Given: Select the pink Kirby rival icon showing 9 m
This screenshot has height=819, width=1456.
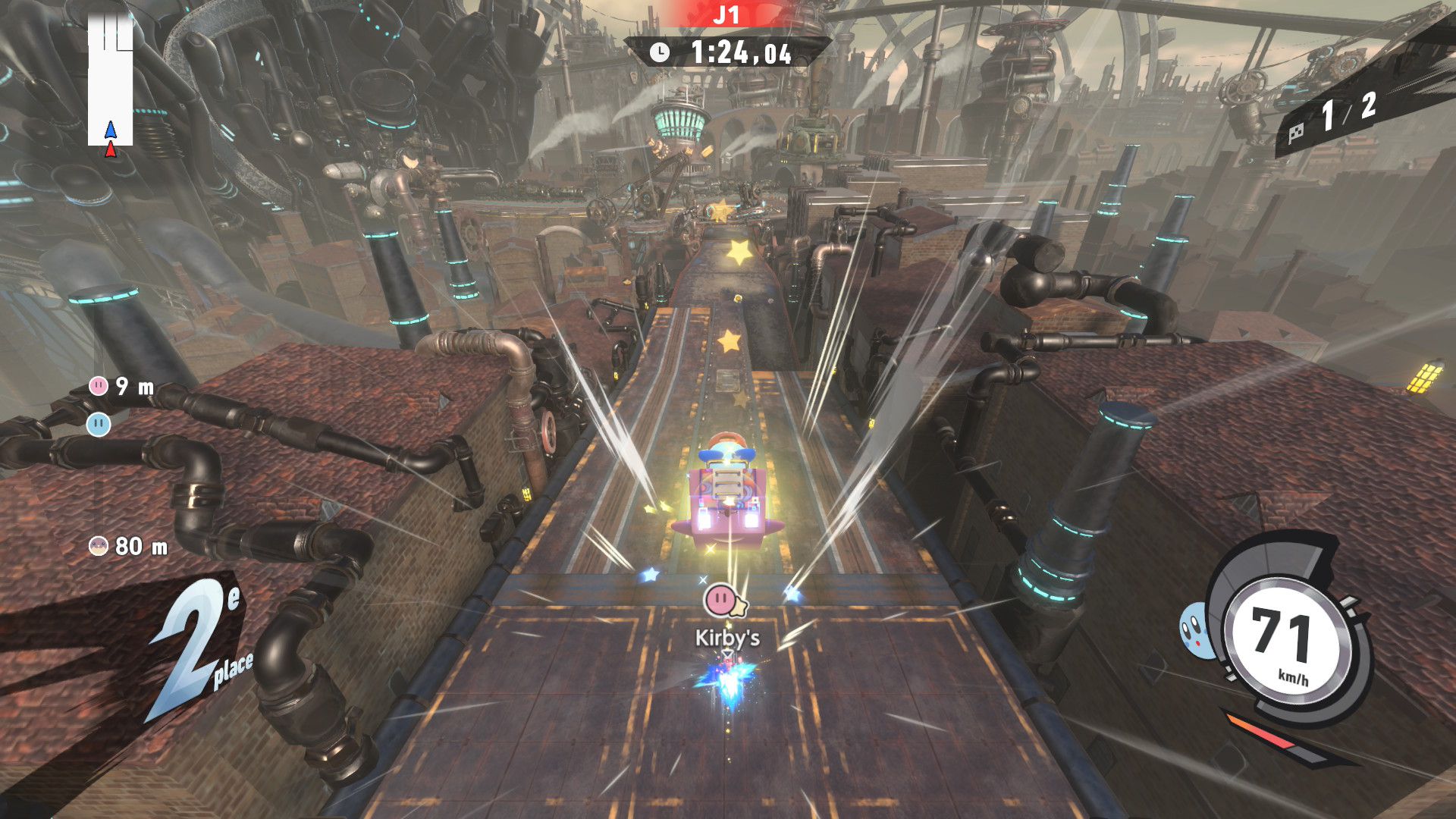Looking at the screenshot, I should [x=99, y=386].
